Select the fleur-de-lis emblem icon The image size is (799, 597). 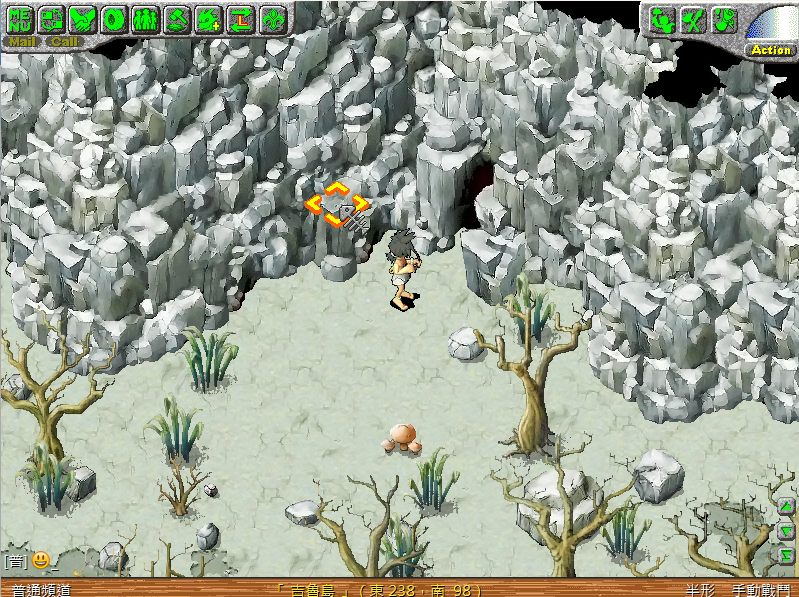tap(272, 17)
